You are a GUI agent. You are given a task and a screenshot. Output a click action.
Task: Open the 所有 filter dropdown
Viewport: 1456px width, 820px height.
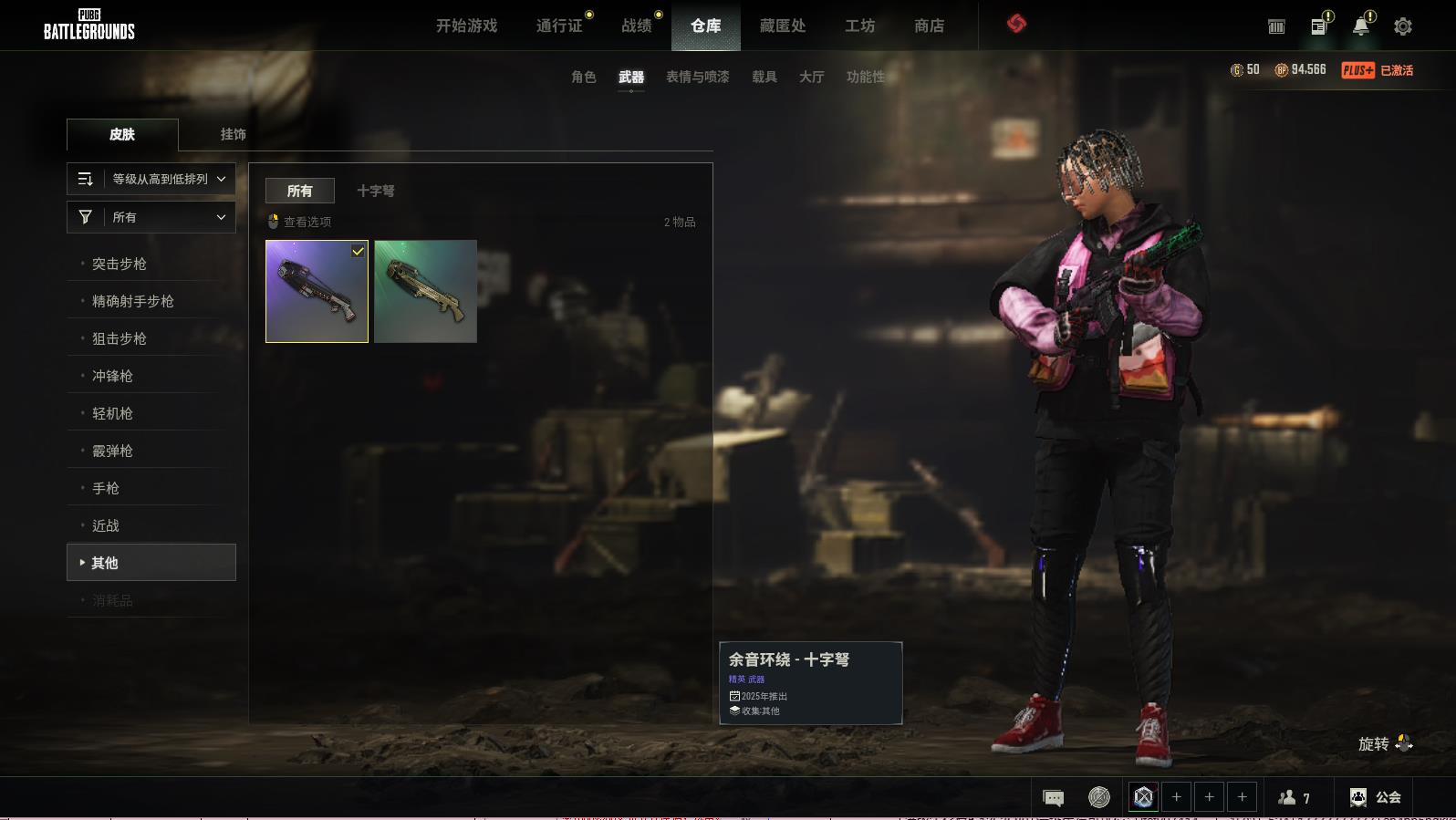[x=151, y=217]
